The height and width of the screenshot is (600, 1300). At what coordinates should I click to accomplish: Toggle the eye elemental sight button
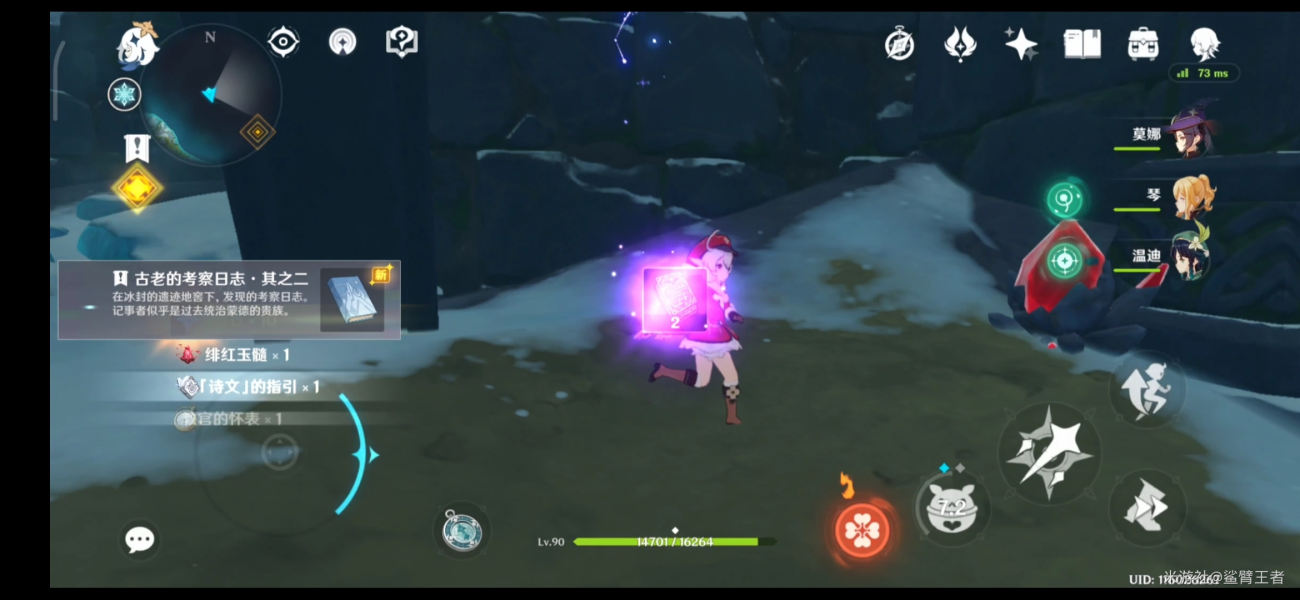283,42
